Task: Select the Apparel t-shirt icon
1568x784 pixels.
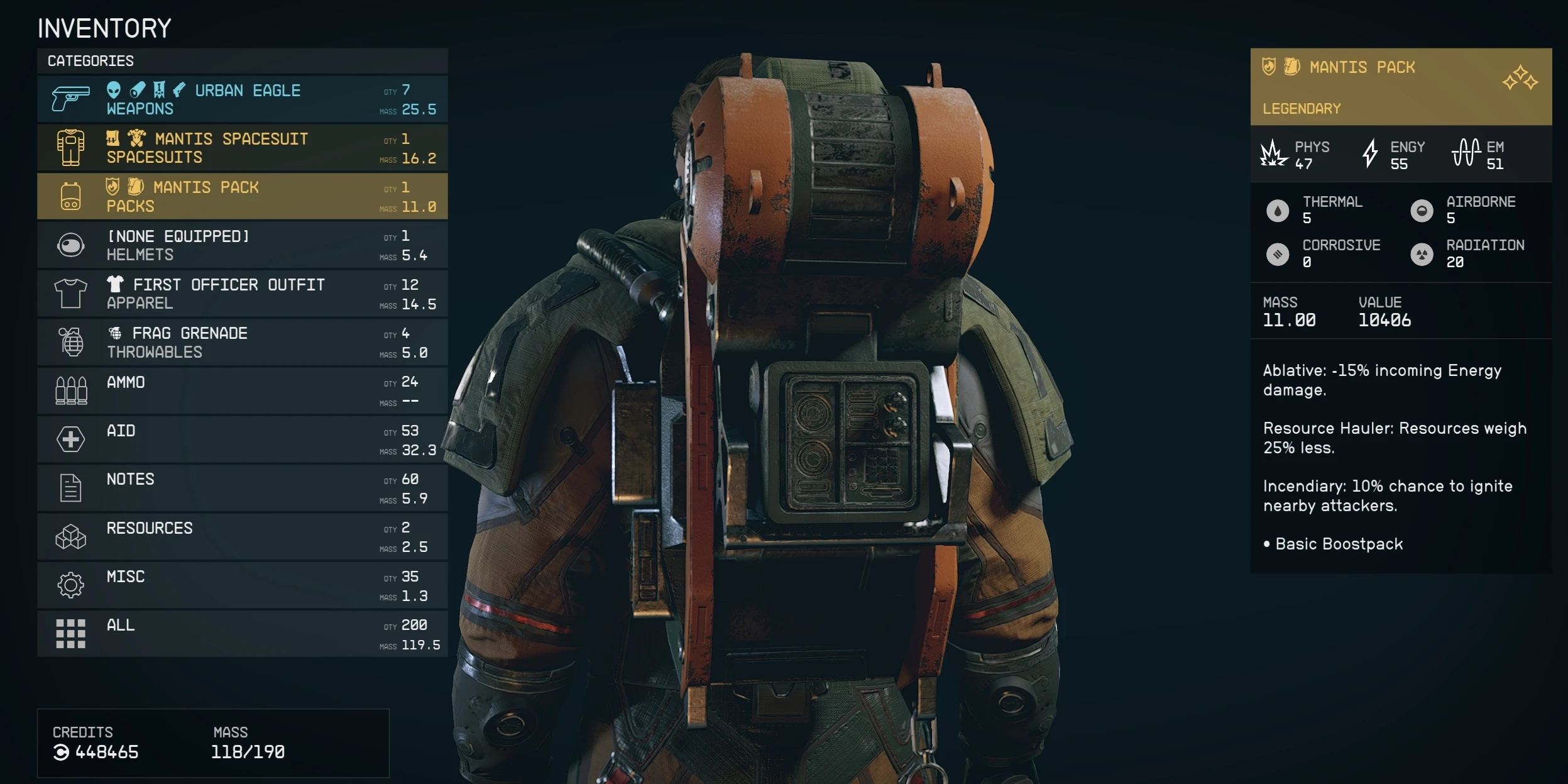Action: coord(70,293)
